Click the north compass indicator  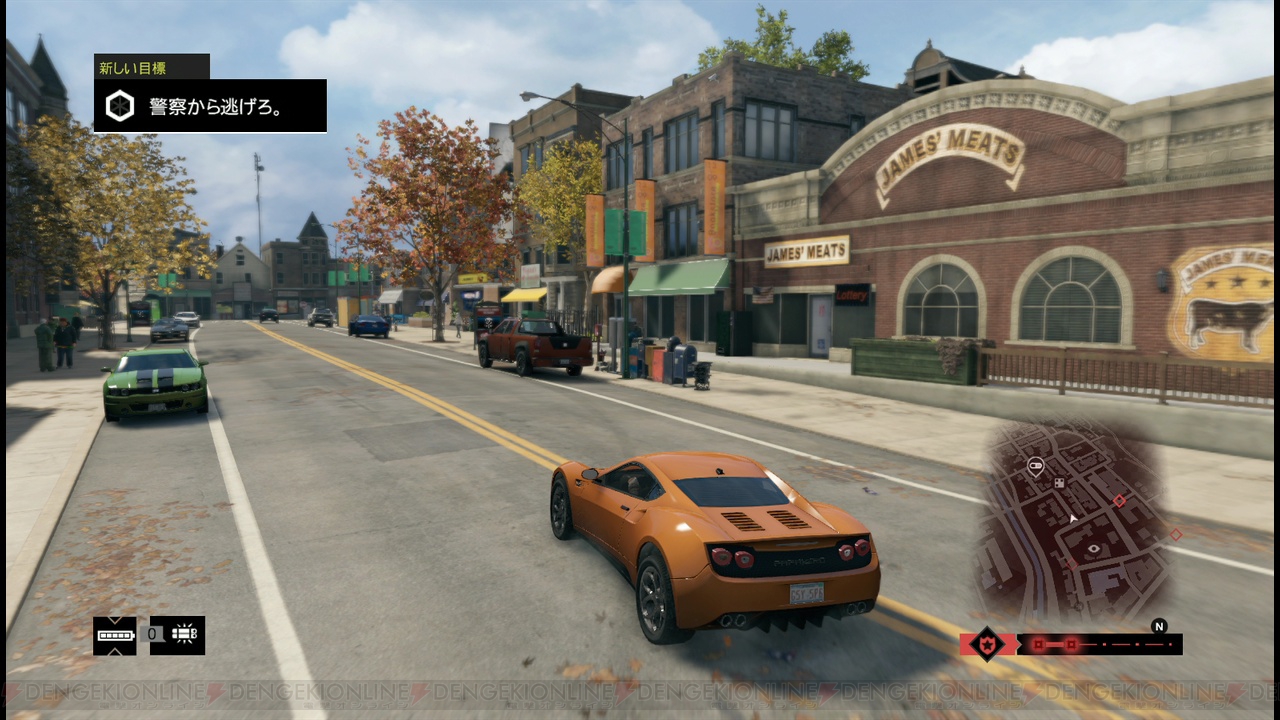click(x=1159, y=627)
